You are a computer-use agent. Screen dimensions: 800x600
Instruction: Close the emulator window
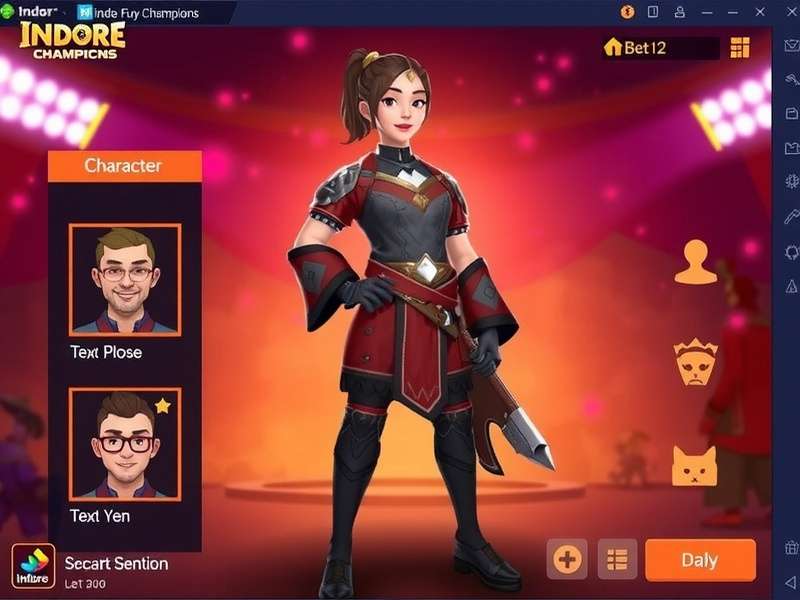(x=787, y=12)
